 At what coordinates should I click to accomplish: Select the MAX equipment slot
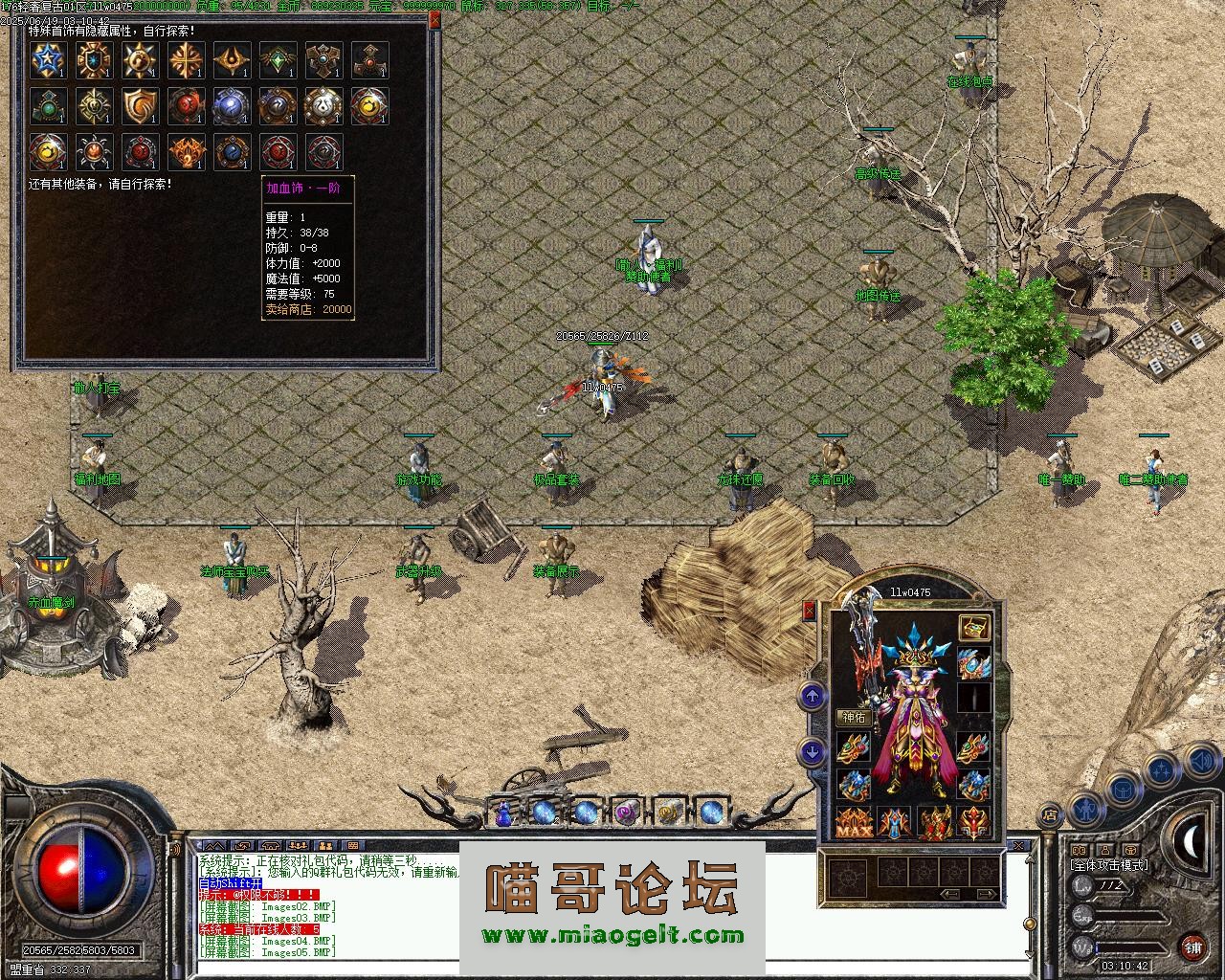(x=853, y=823)
